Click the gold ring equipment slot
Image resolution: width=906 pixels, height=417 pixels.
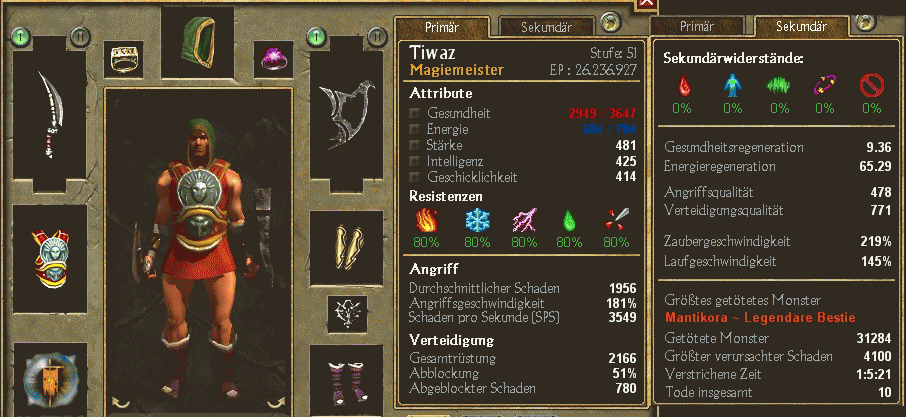[126, 59]
